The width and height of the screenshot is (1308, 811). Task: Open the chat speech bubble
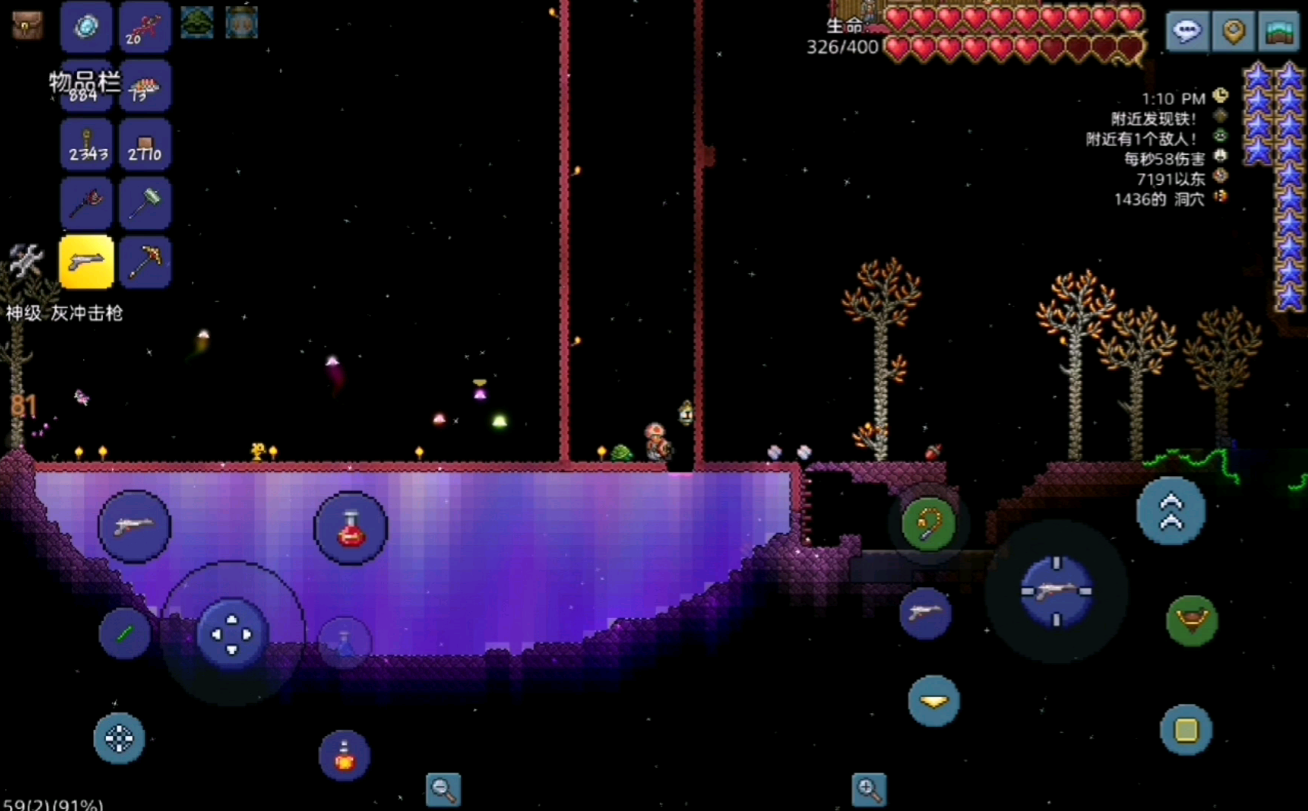[x=1187, y=30]
